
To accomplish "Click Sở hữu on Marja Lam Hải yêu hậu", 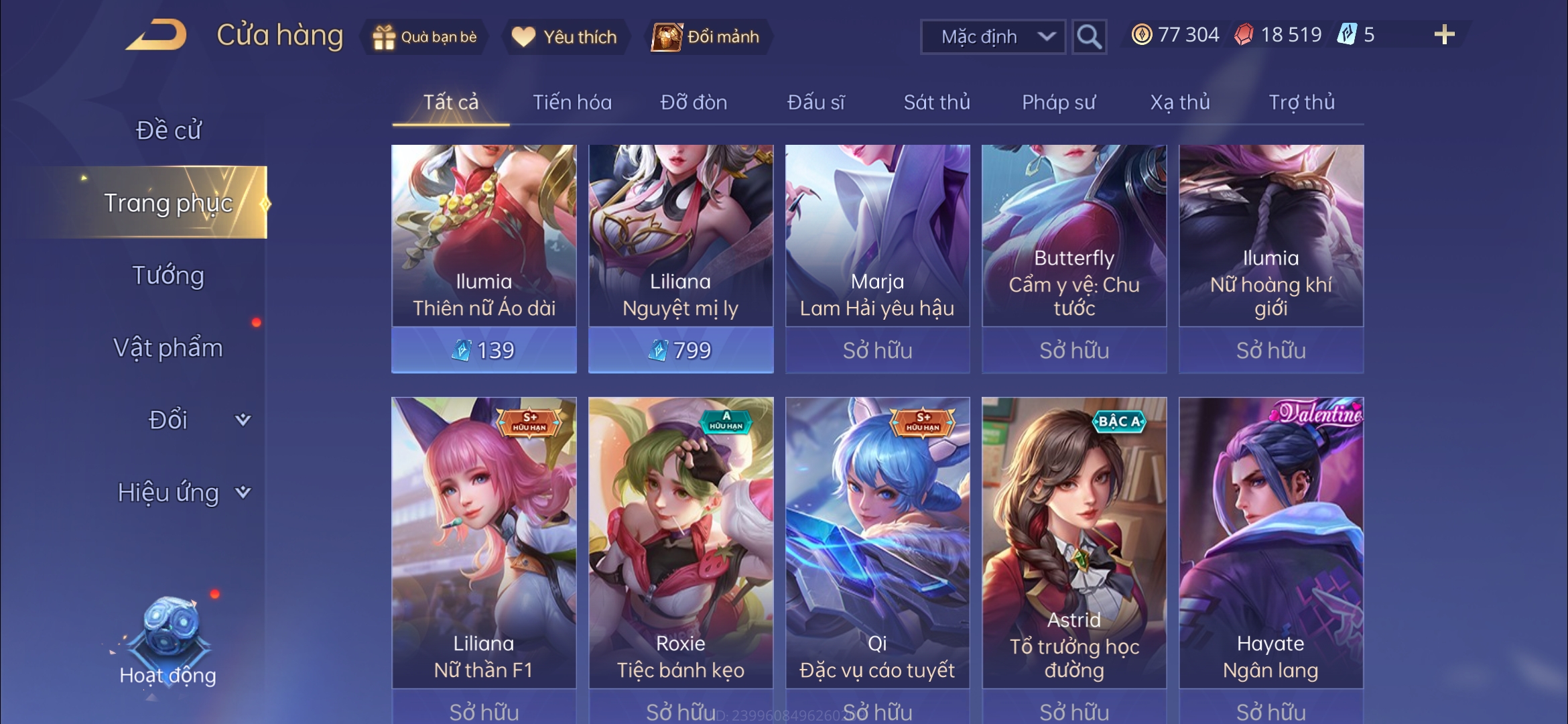I will pyautogui.click(x=878, y=349).
